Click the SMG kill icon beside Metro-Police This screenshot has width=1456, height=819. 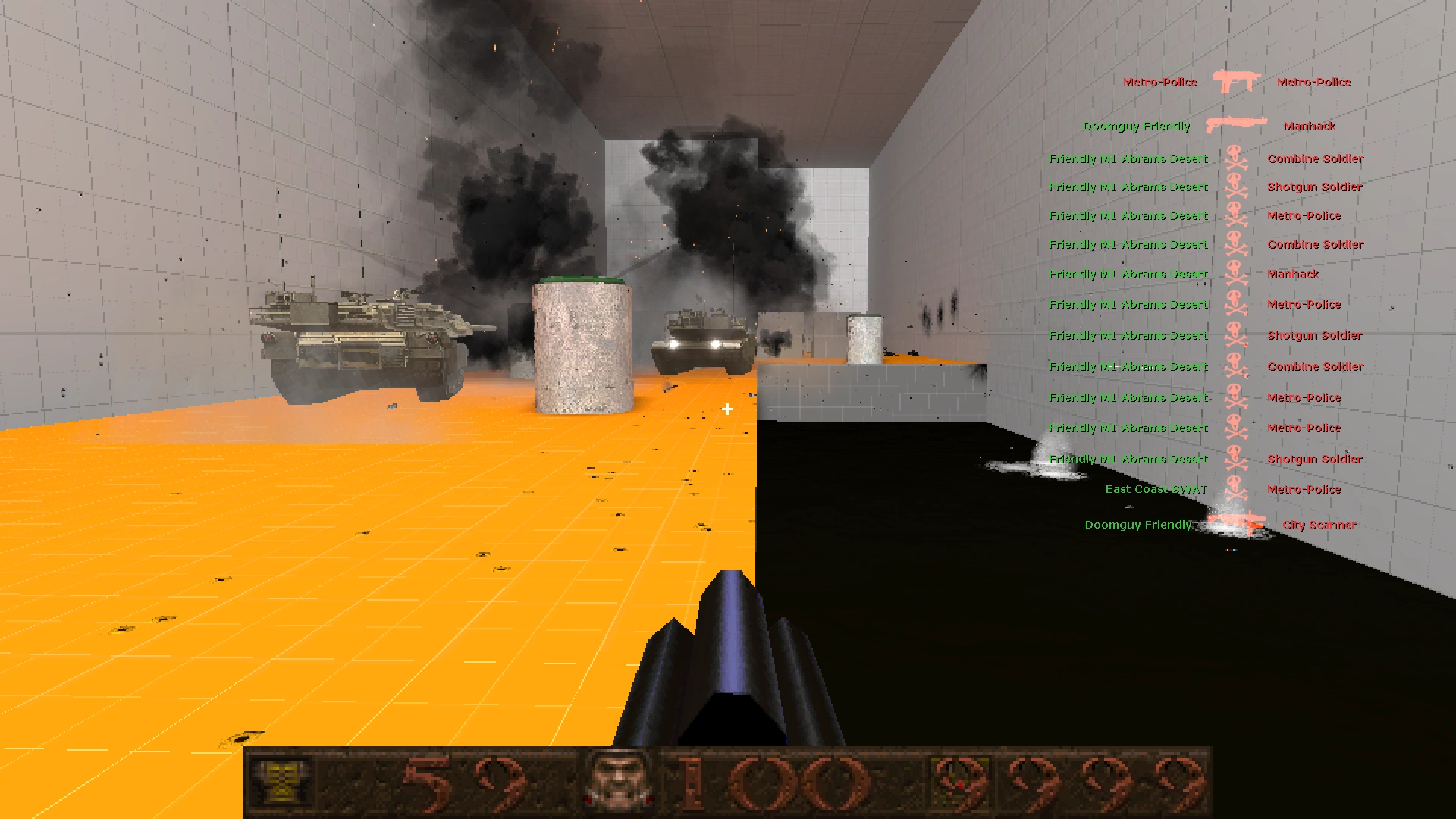click(1236, 82)
